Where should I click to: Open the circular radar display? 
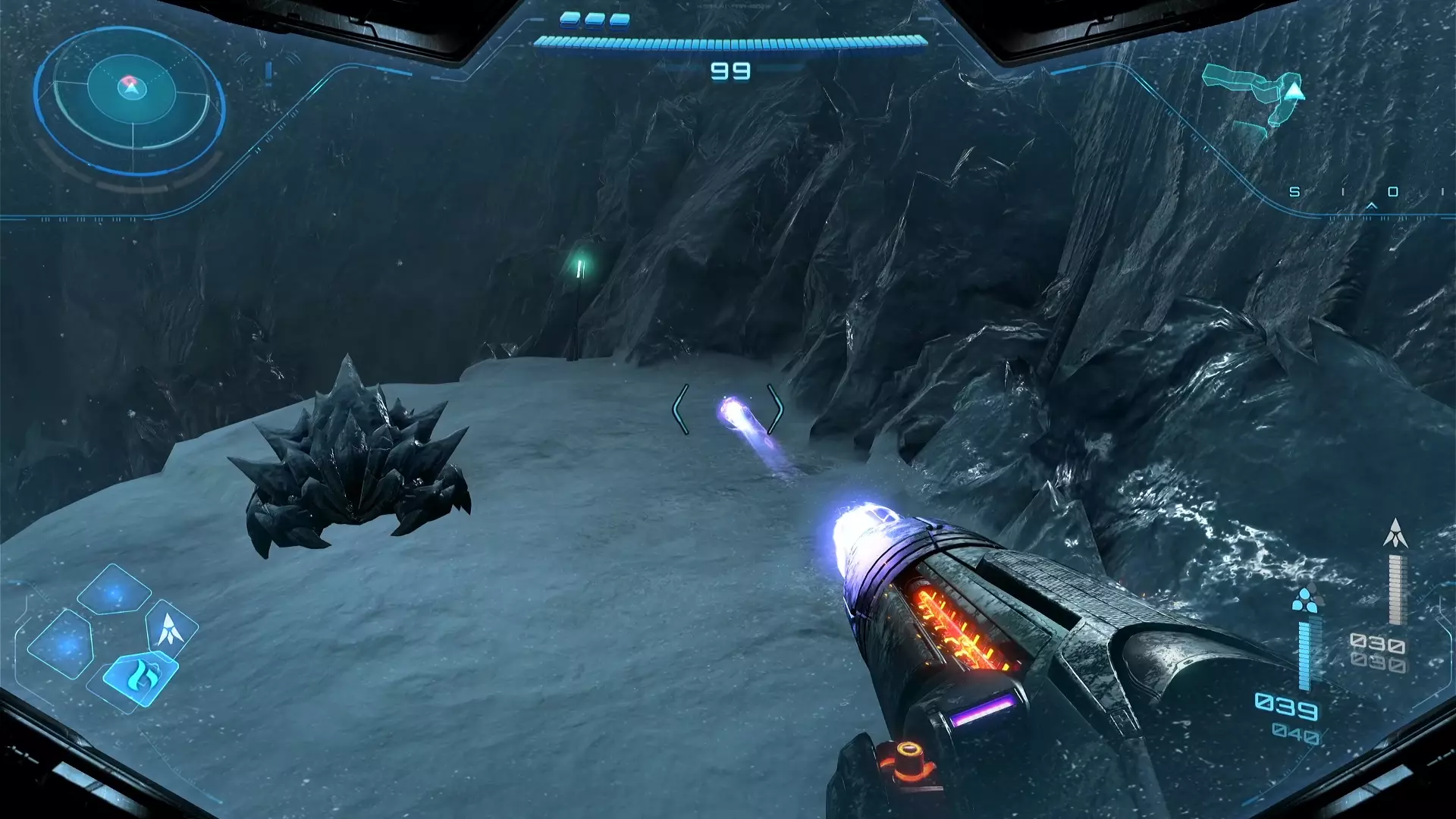point(130,99)
